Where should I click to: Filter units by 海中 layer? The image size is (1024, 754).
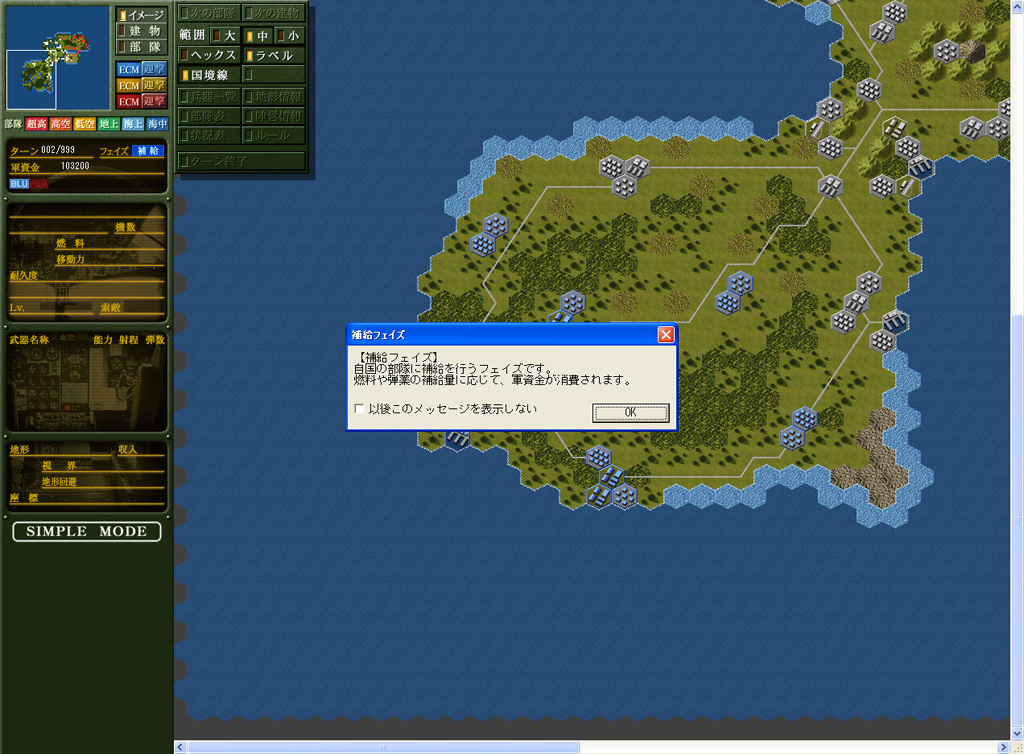tap(157, 124)
